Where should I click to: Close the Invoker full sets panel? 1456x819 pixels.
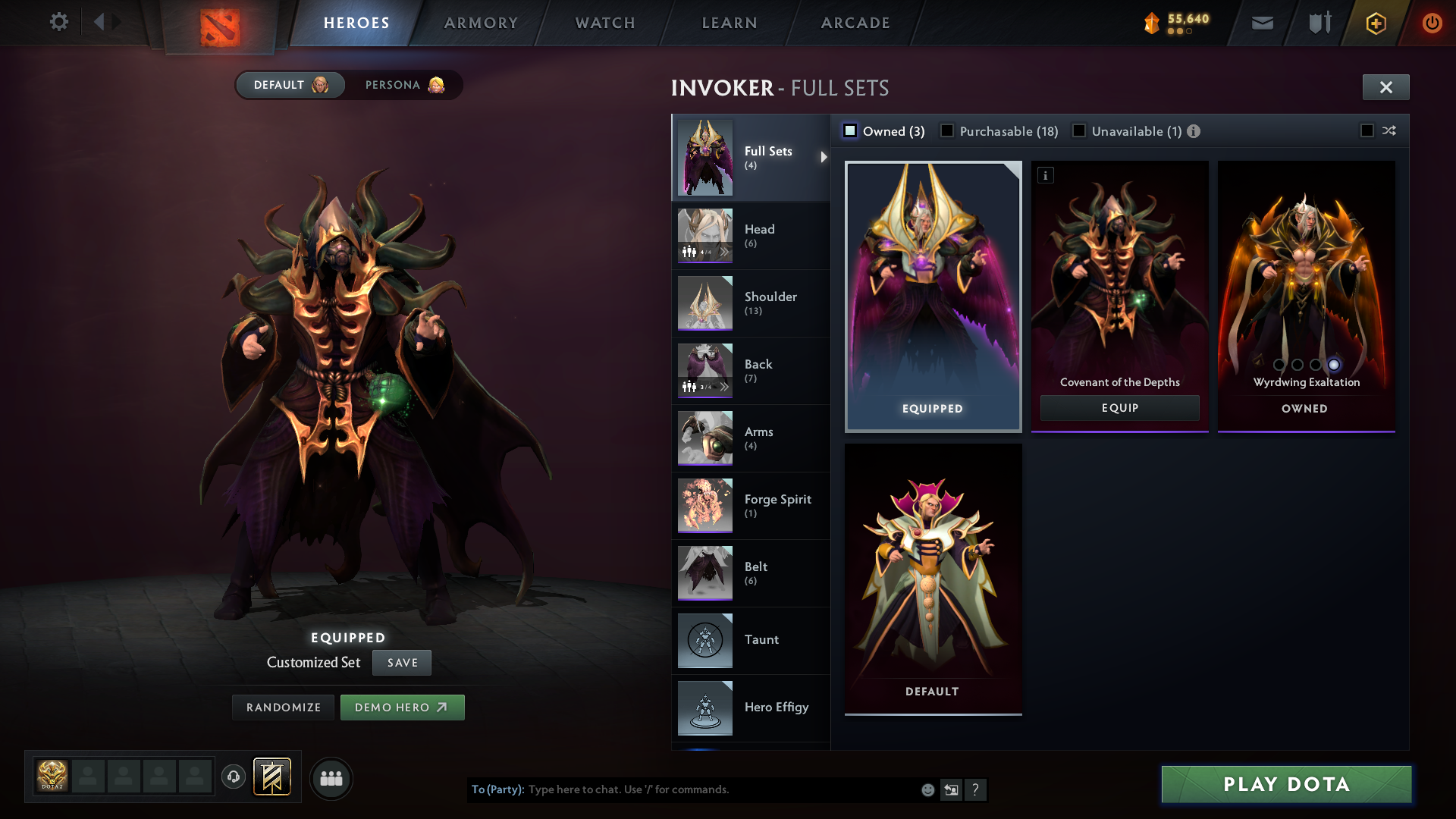coord(1385,87)
